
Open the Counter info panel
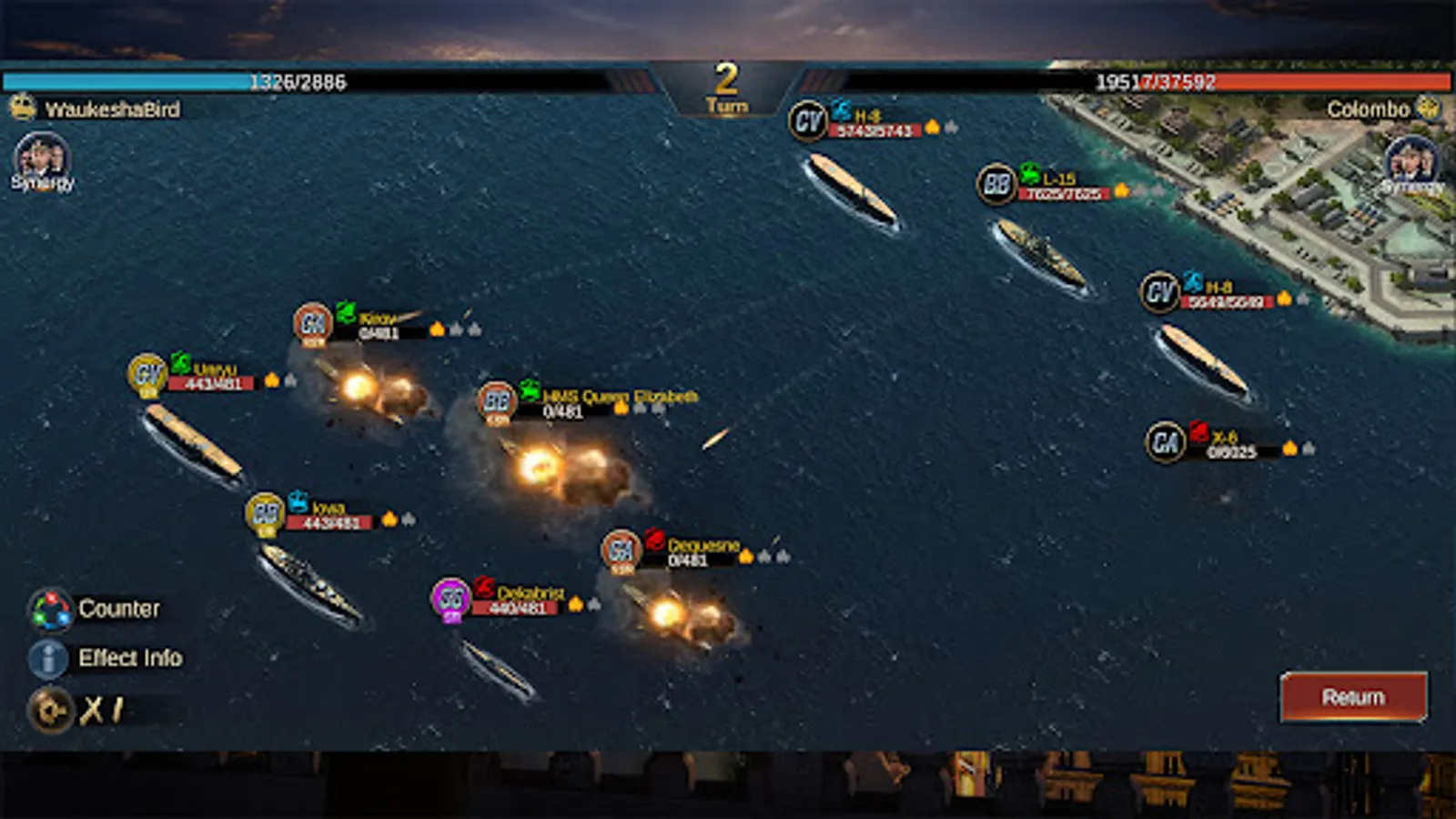(51, 610)
